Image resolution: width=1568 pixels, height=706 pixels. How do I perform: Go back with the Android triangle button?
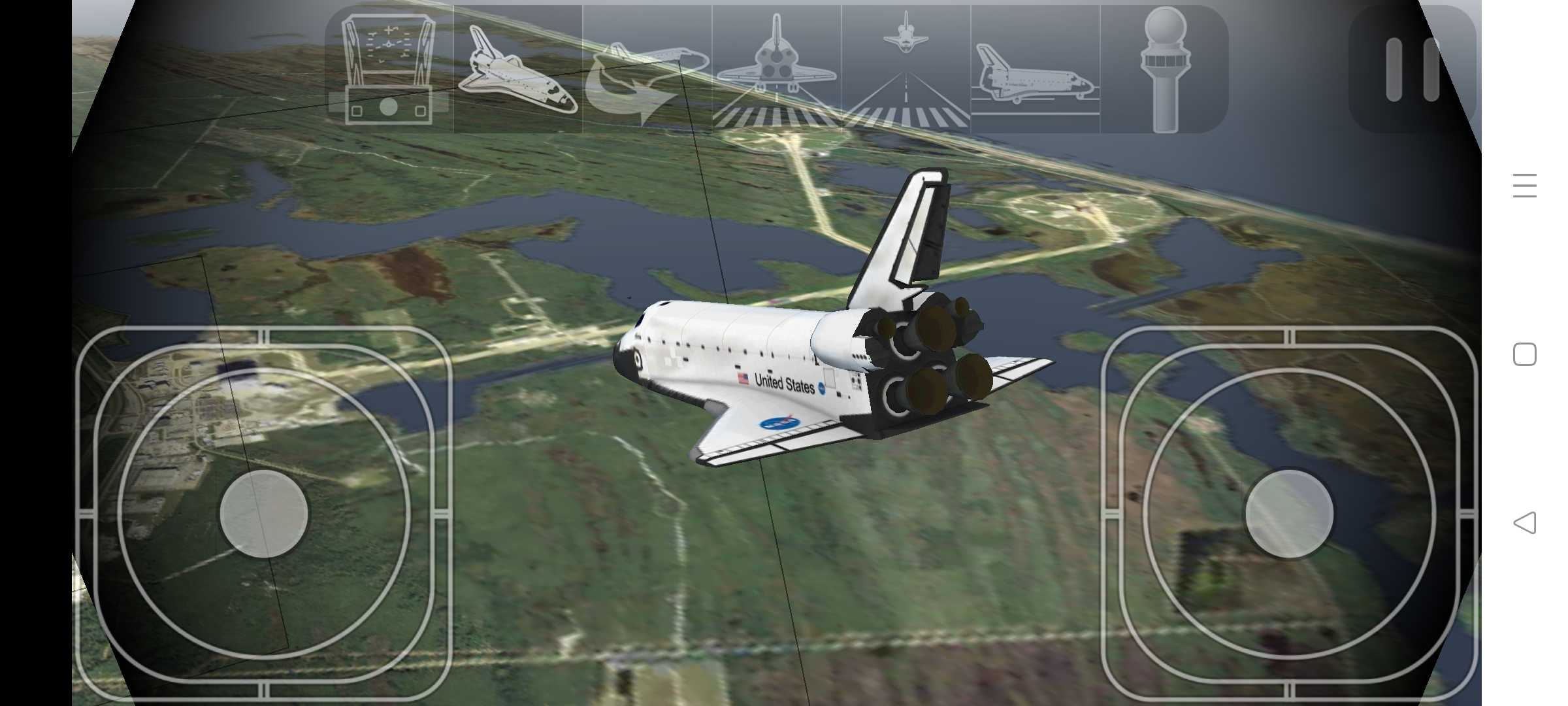[1524, 523]
